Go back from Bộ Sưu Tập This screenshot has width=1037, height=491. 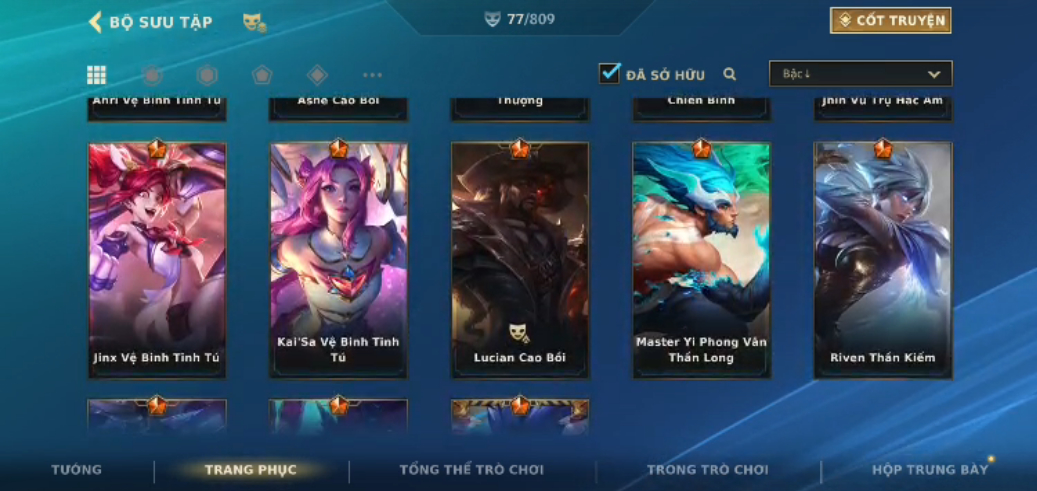click(x=96, y=22)
